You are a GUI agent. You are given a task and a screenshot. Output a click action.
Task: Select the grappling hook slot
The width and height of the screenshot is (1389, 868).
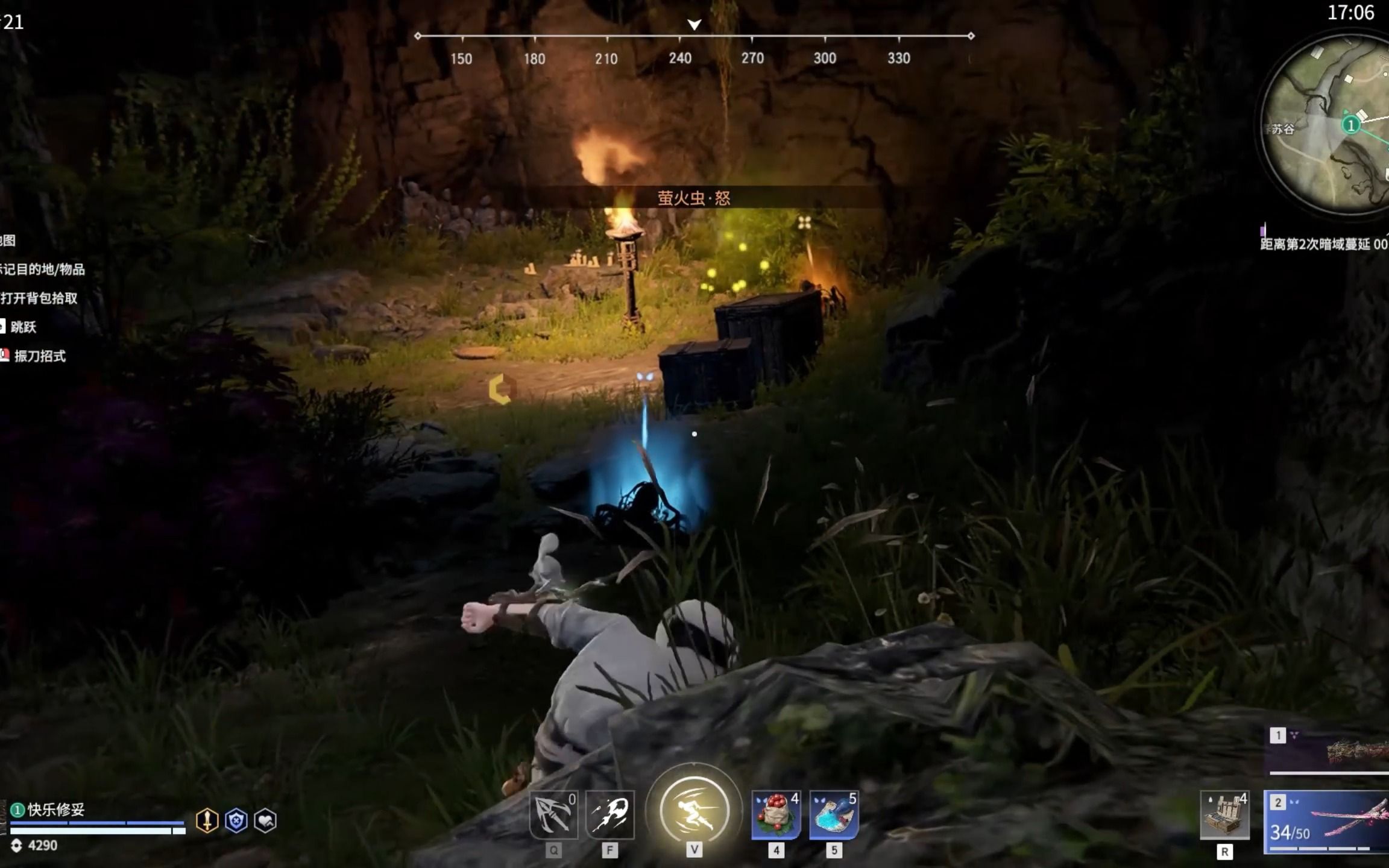coord(553,814)
